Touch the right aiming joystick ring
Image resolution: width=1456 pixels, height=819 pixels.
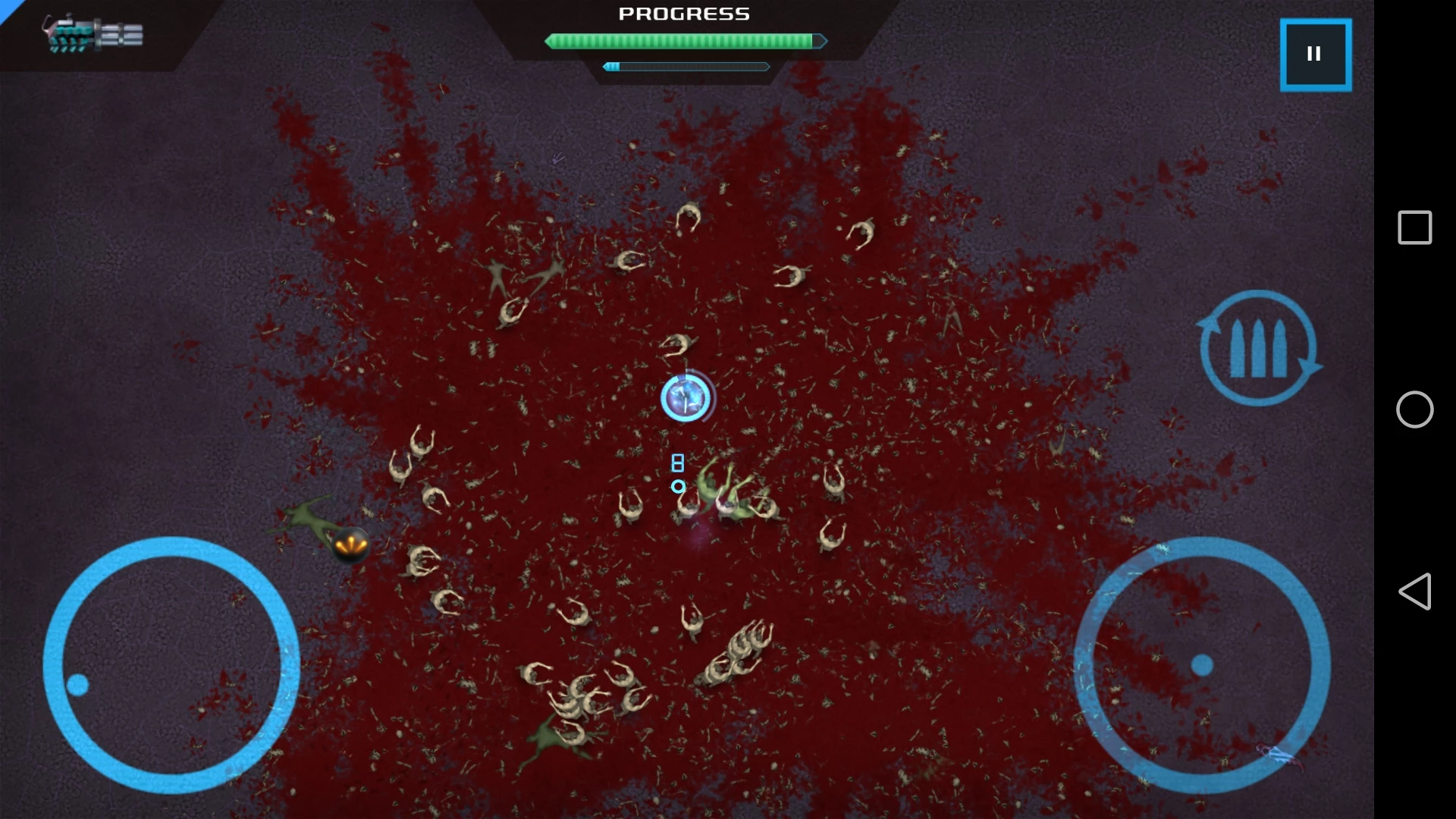point(1202,664)
